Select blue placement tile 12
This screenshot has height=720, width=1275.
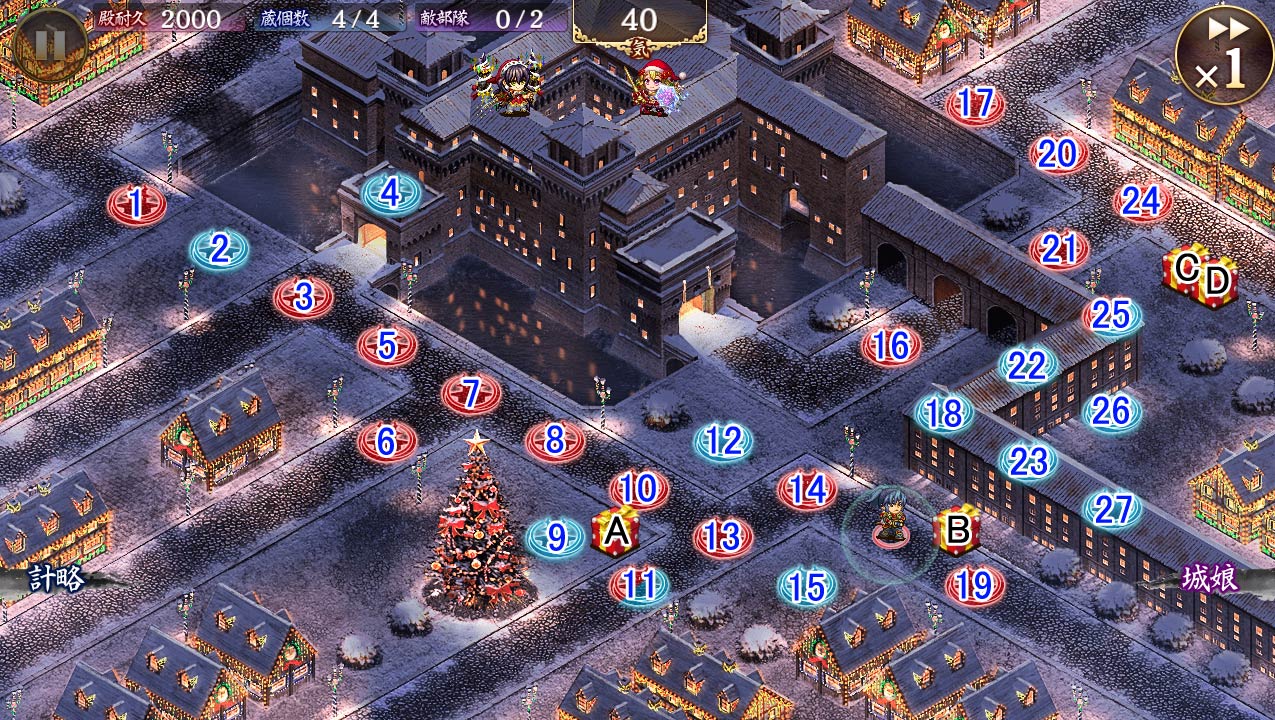723,441
